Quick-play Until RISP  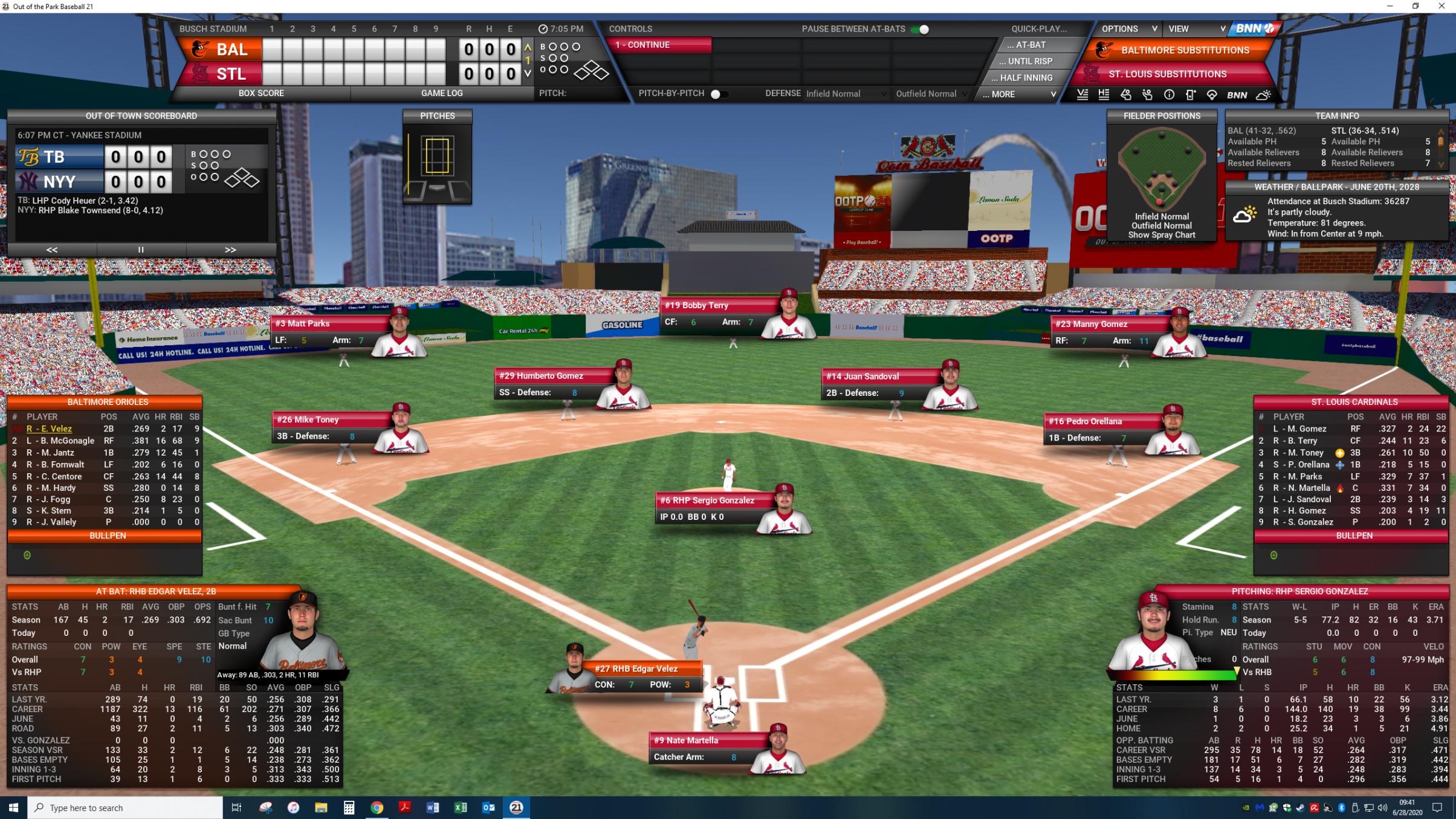pos(1030,61)
